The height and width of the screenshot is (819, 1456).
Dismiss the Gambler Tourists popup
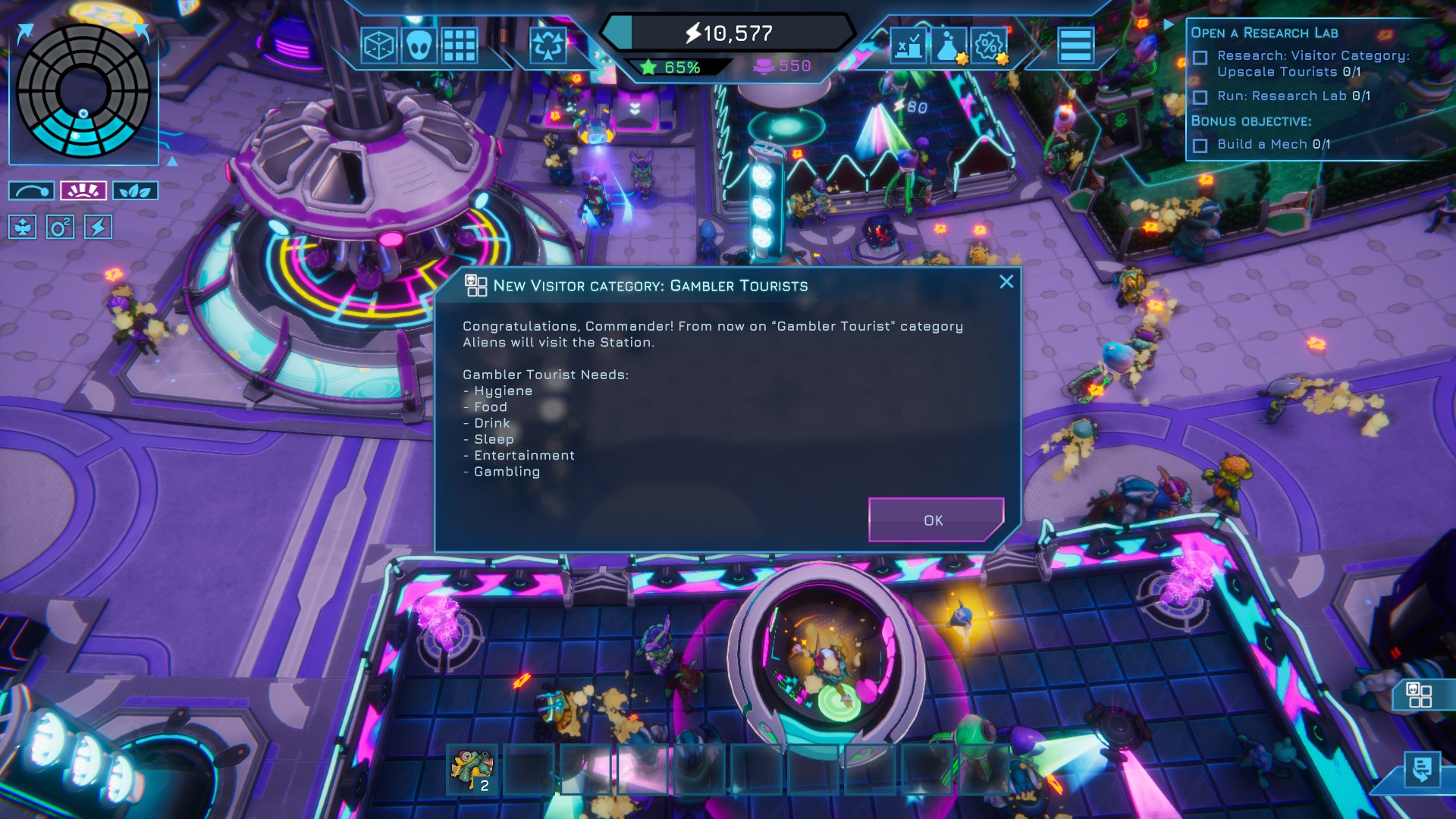(x=1006, y=281)
